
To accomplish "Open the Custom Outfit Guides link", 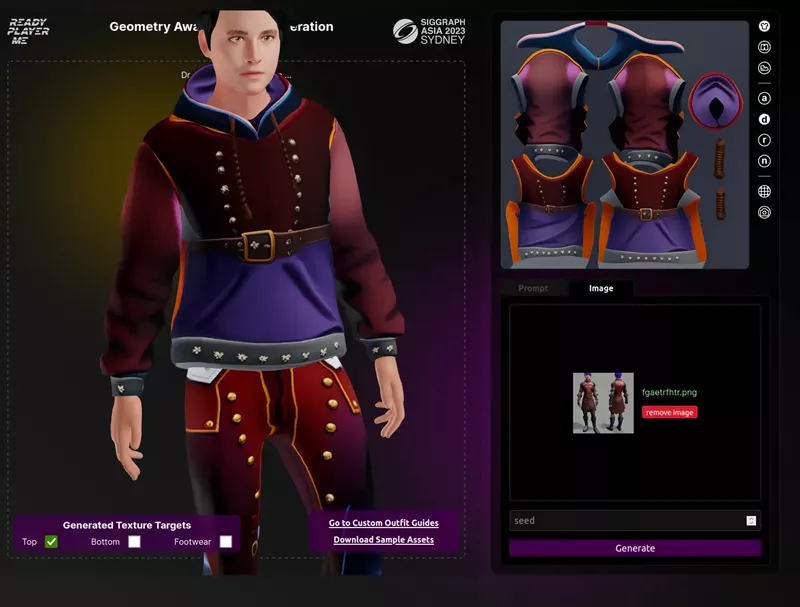I will pos(384,523).
